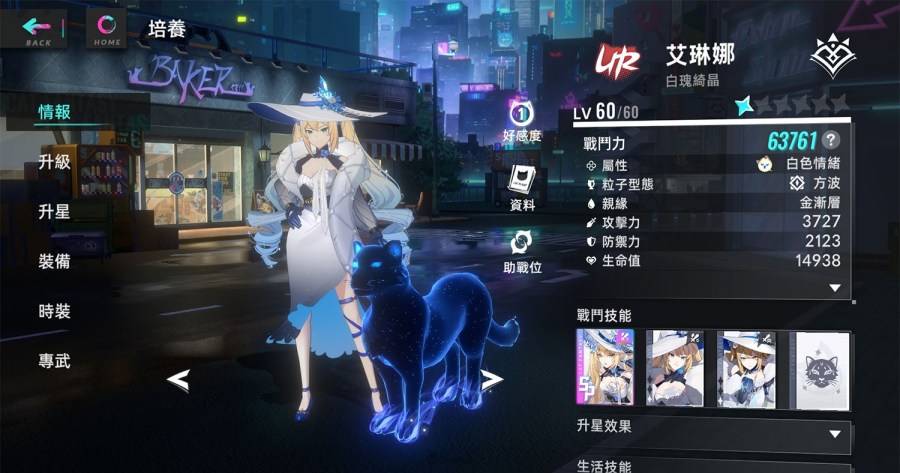The image size is (900, 473).
Task: Click the question mark beside 戰鬥力
Action: click(831, 141)
